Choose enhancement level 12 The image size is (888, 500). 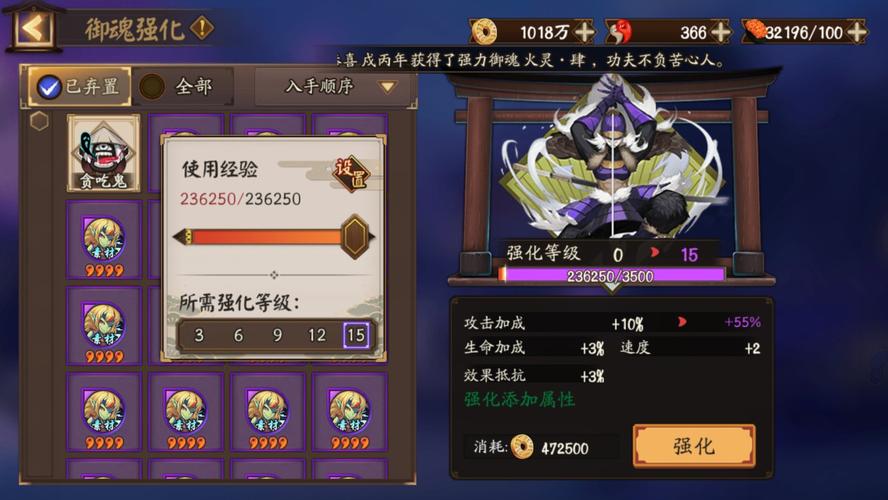317,335
